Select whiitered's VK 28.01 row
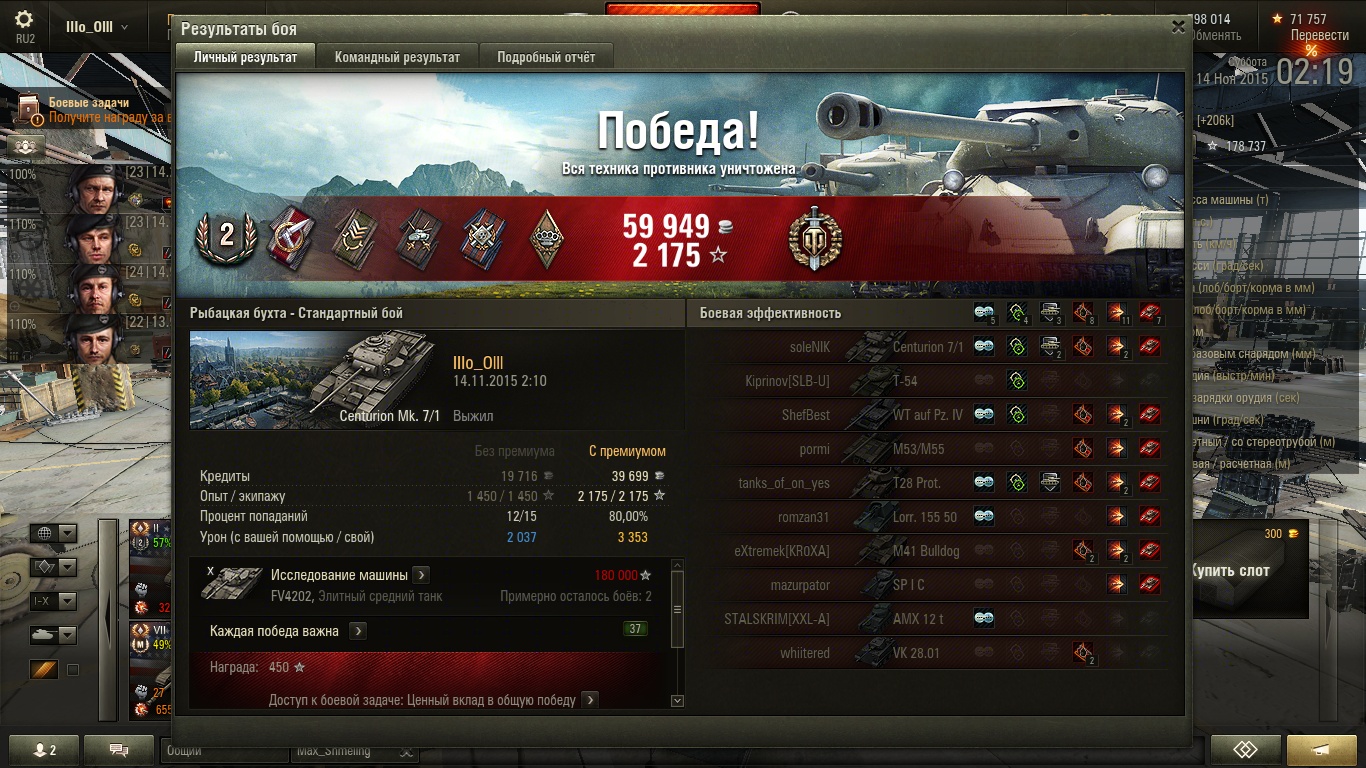The height and width of the screenshot is (768, 1366). pos(930,653)
